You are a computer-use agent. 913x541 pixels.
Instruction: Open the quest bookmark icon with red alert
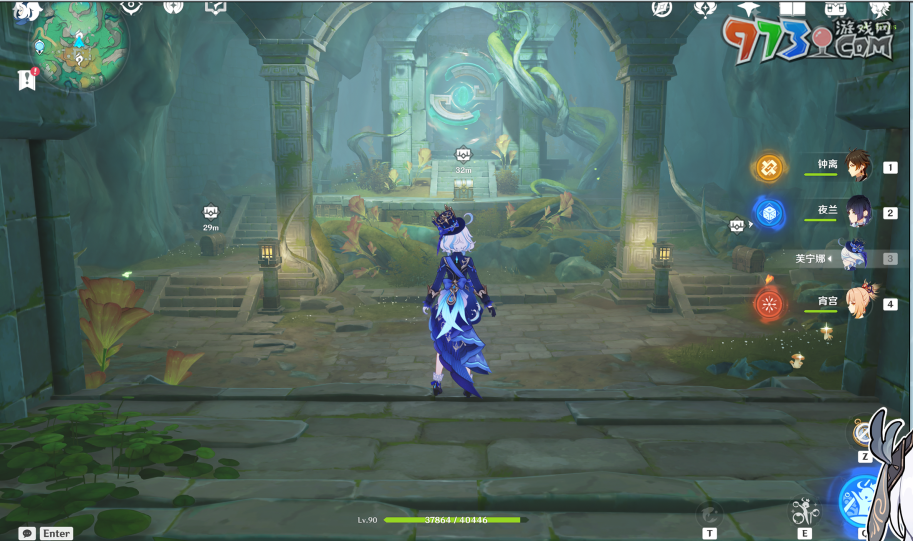27,79
